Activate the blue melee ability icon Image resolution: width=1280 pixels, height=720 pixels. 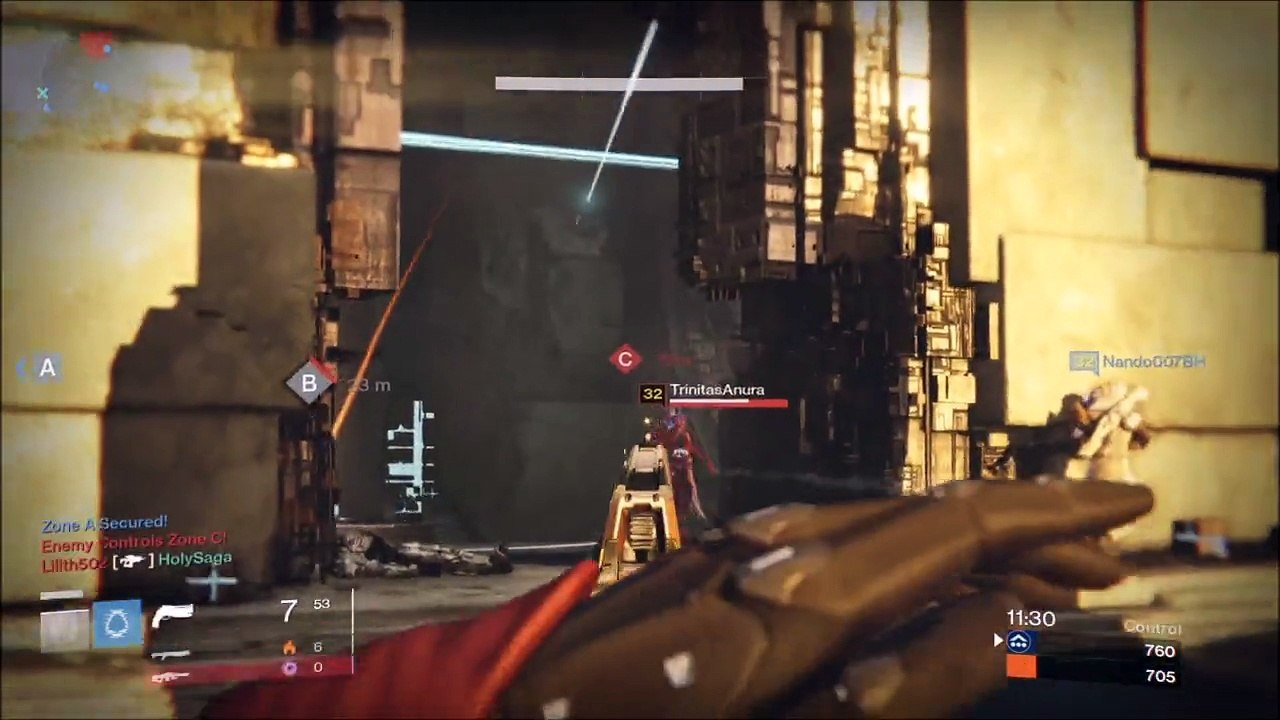[118, 624]
